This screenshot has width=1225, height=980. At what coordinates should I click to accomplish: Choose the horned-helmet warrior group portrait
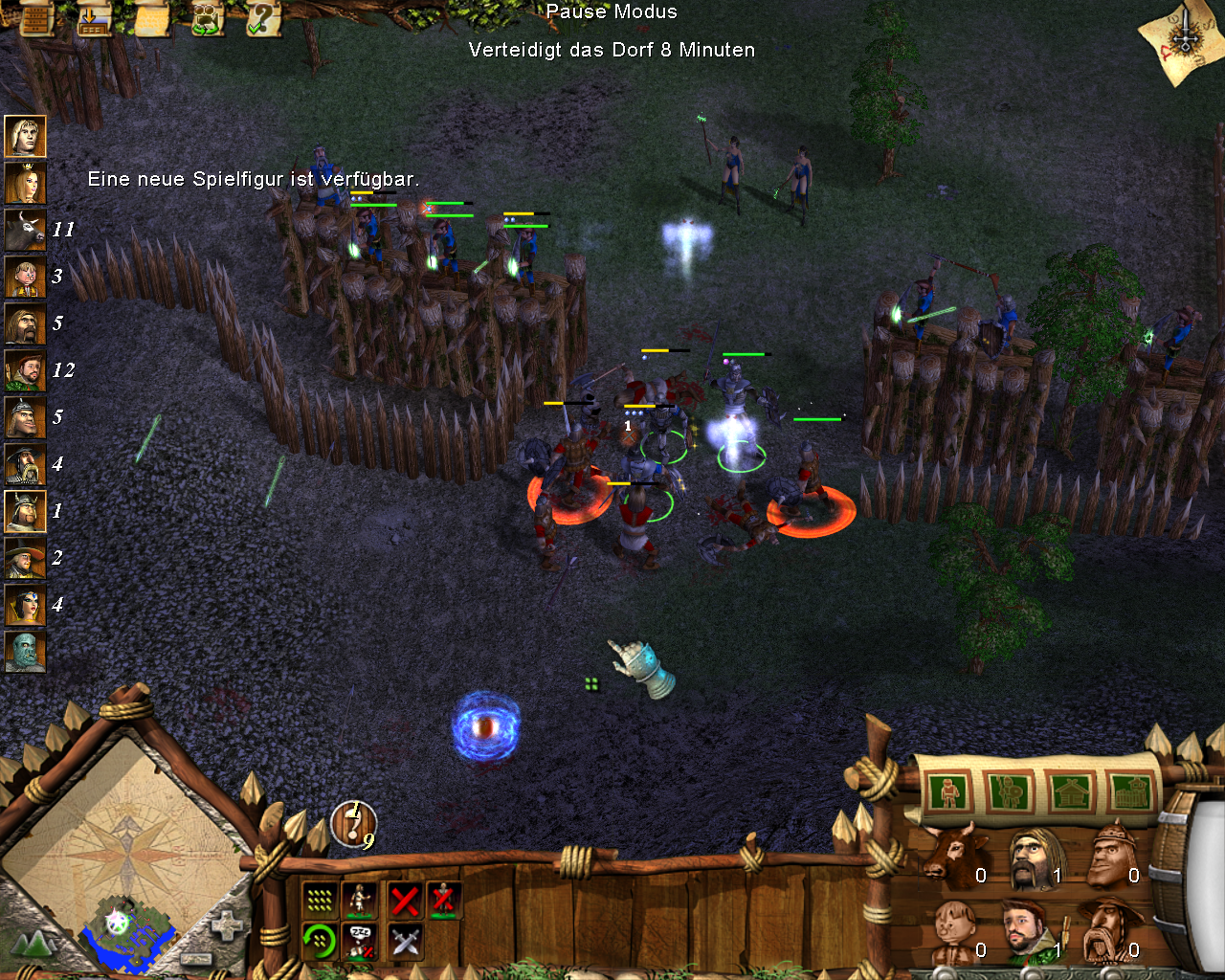[x=25, y=511]
